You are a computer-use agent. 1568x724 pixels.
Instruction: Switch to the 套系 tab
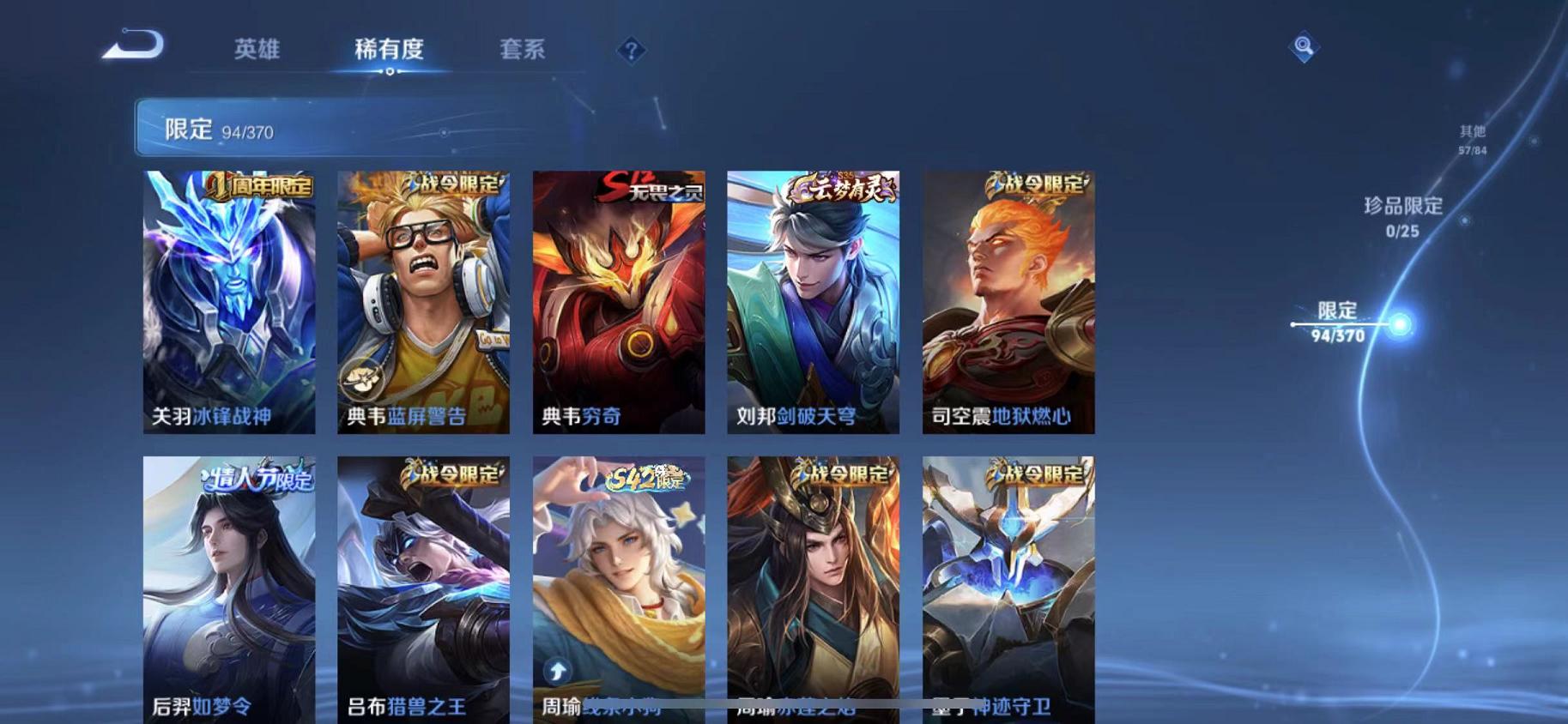524,50
